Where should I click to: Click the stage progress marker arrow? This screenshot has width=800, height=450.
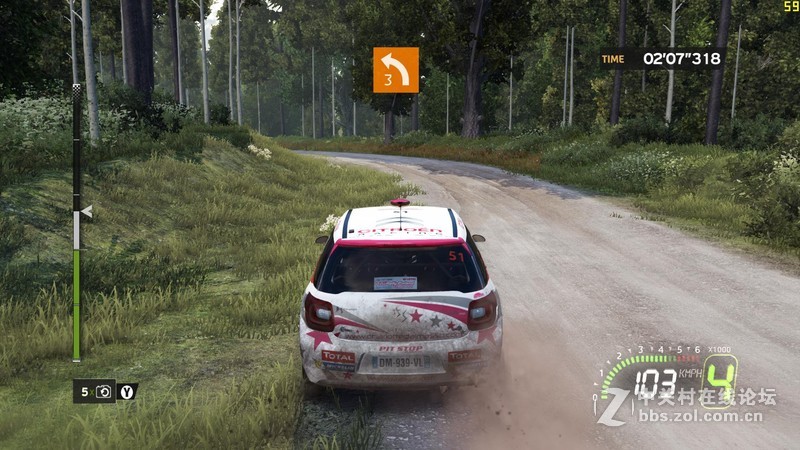pos(86,212)
